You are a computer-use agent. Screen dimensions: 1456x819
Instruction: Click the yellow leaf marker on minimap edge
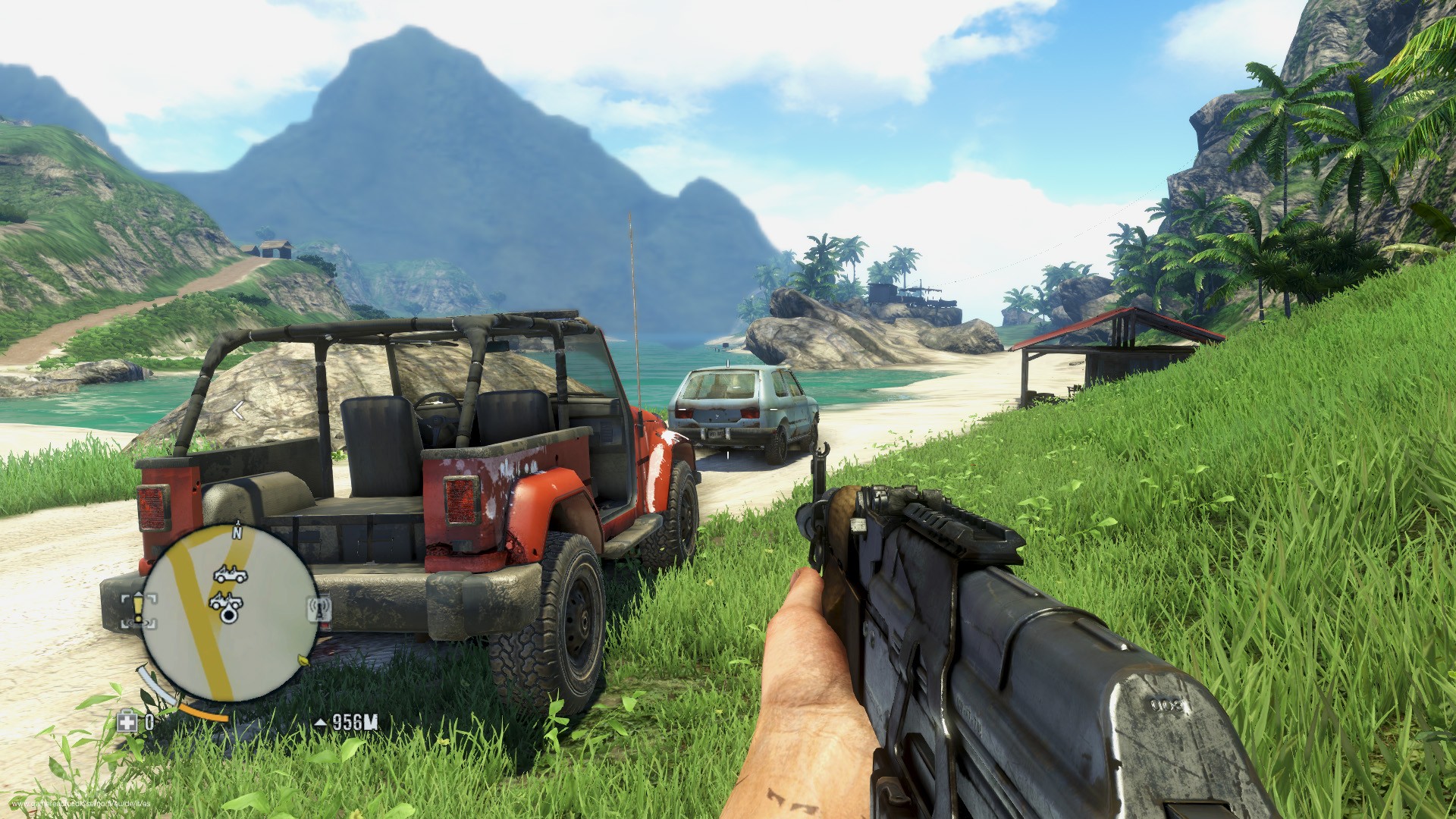(304, 660)
